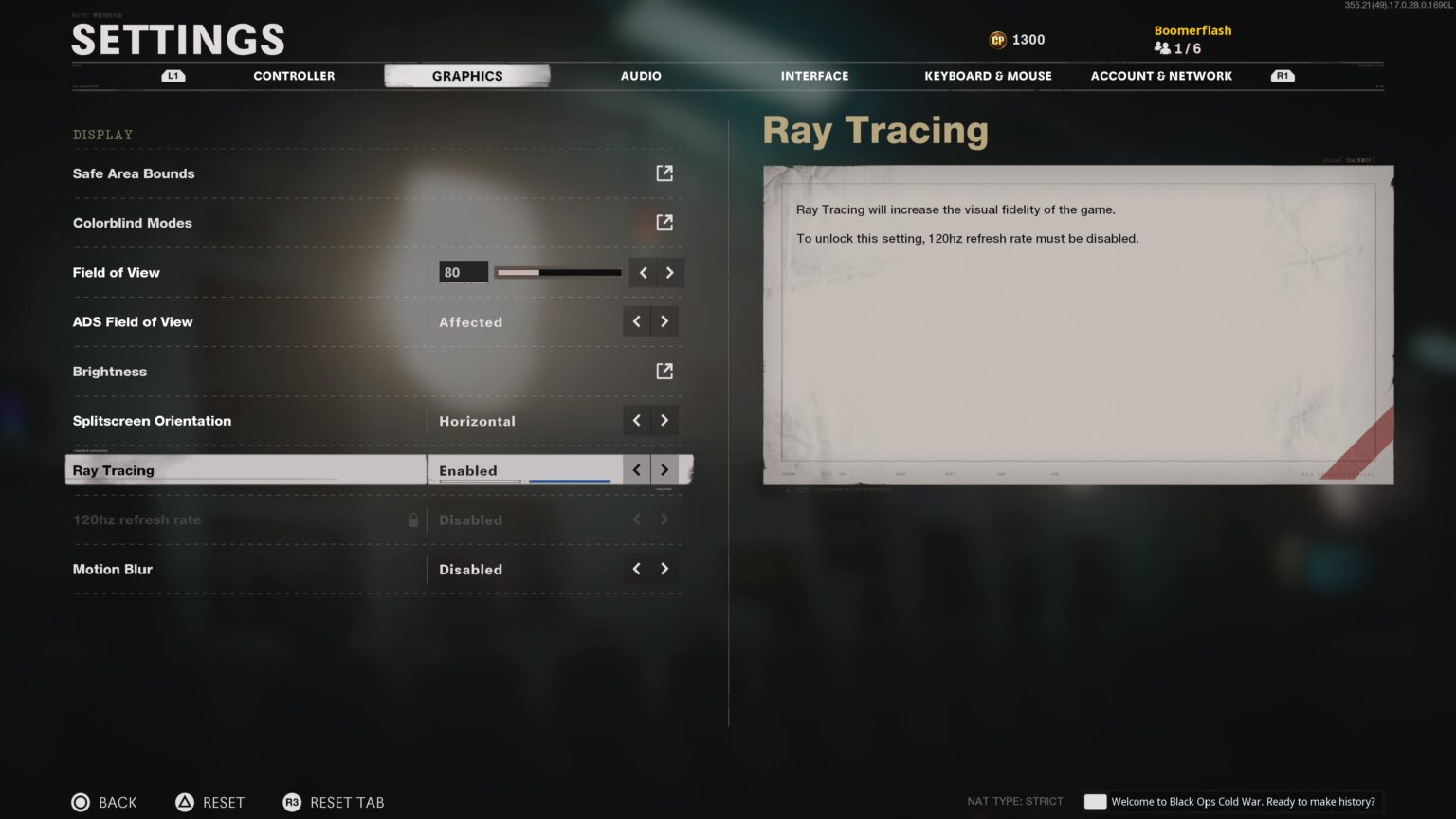The image size is (1456, 819).
Task: Disable Ray Tracing with the left arrow
Action: coord(636,469)
